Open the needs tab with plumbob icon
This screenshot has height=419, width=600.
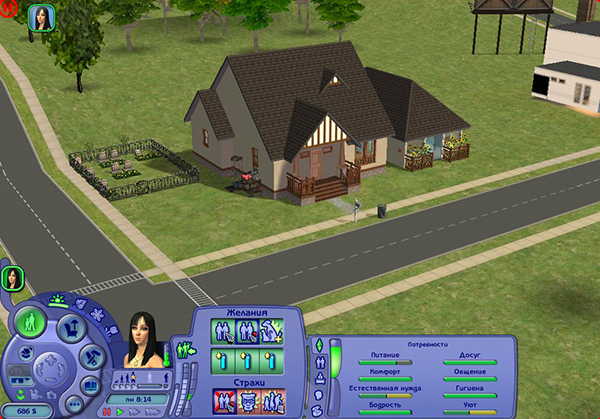coord(319,346)
